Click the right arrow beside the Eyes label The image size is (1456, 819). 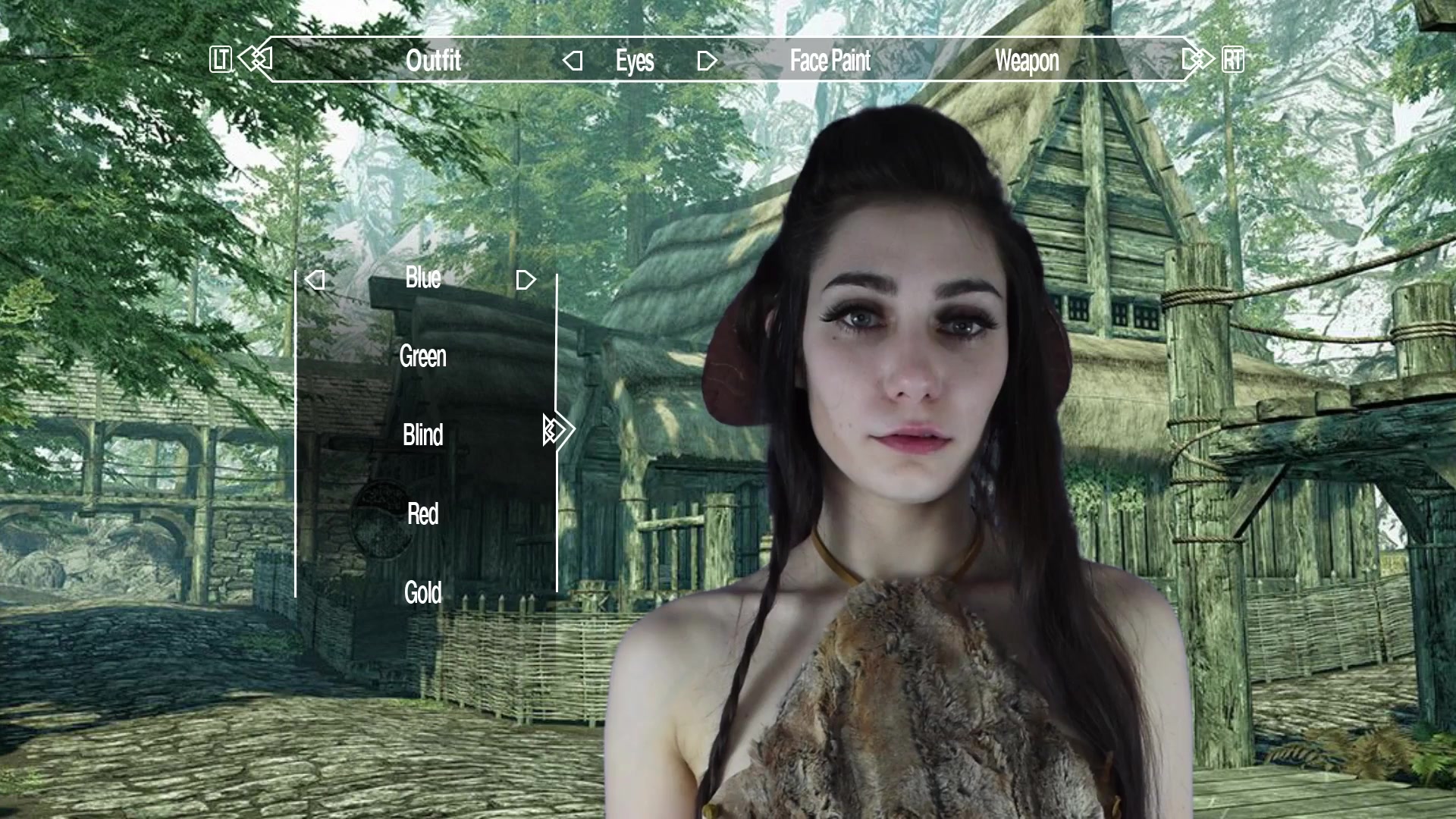[705, 61]
